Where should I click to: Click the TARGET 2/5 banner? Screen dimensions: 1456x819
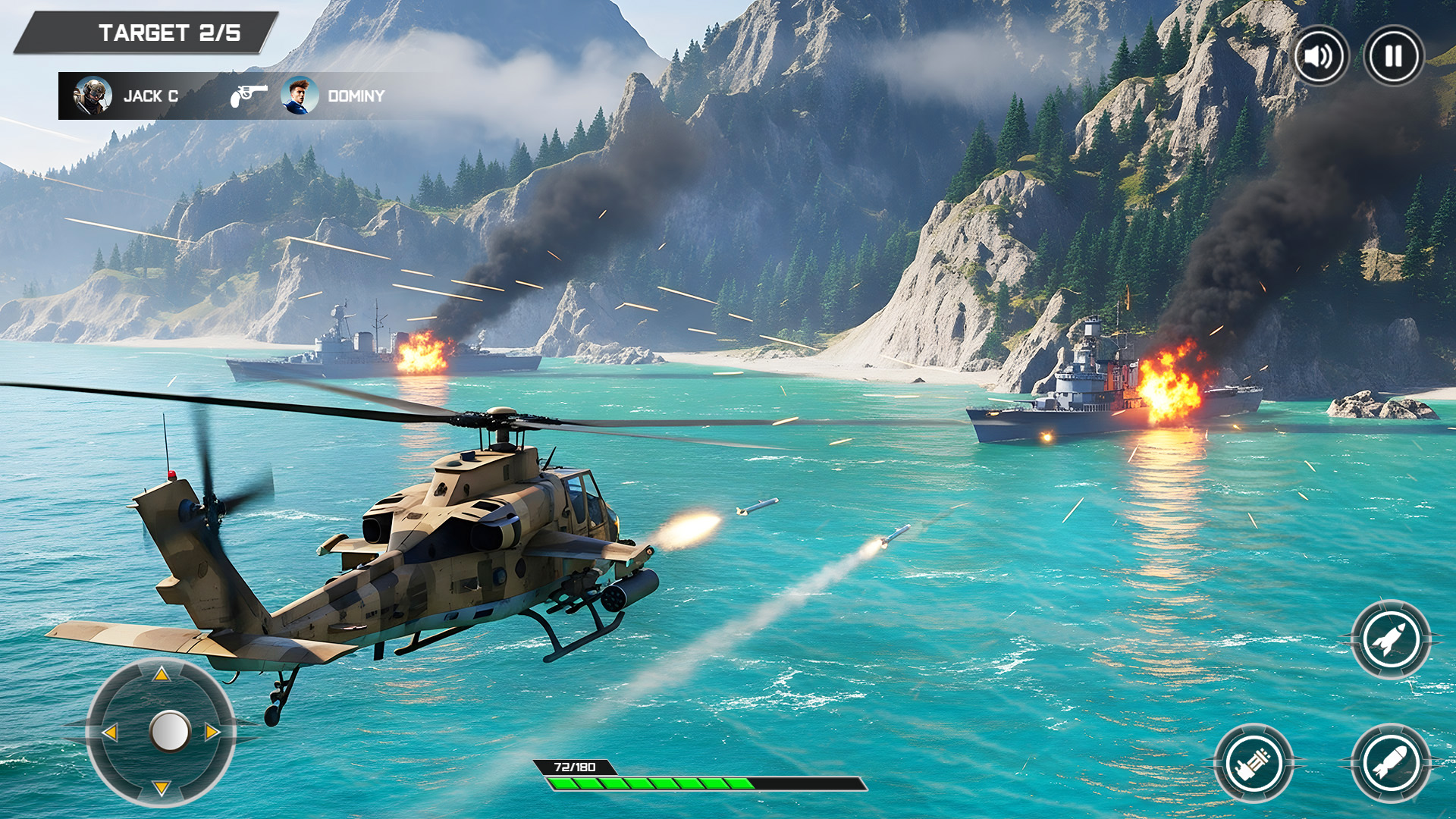click(168, 32)
